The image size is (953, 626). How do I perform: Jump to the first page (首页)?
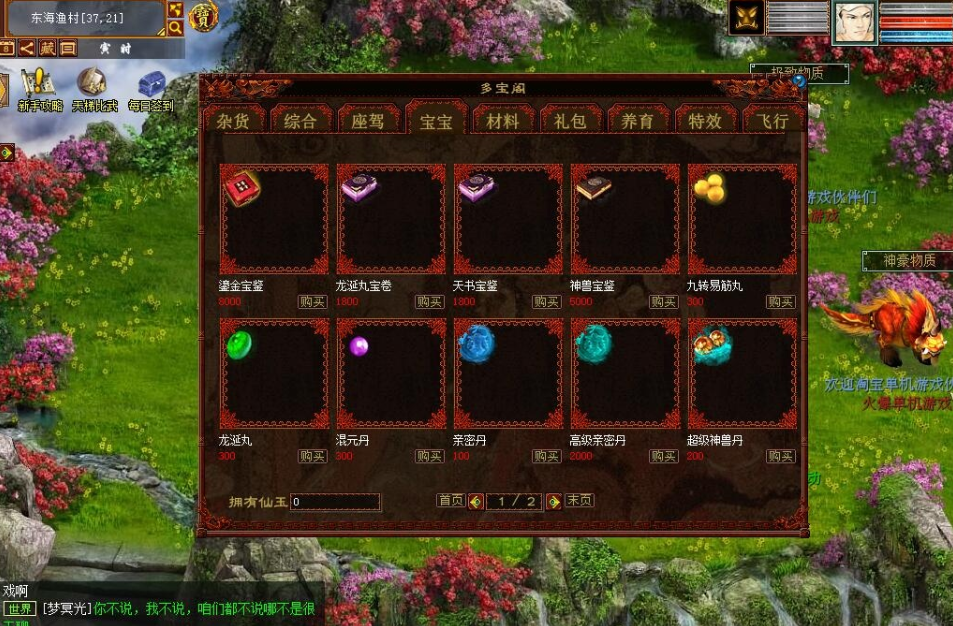click(x=450, y=500)
